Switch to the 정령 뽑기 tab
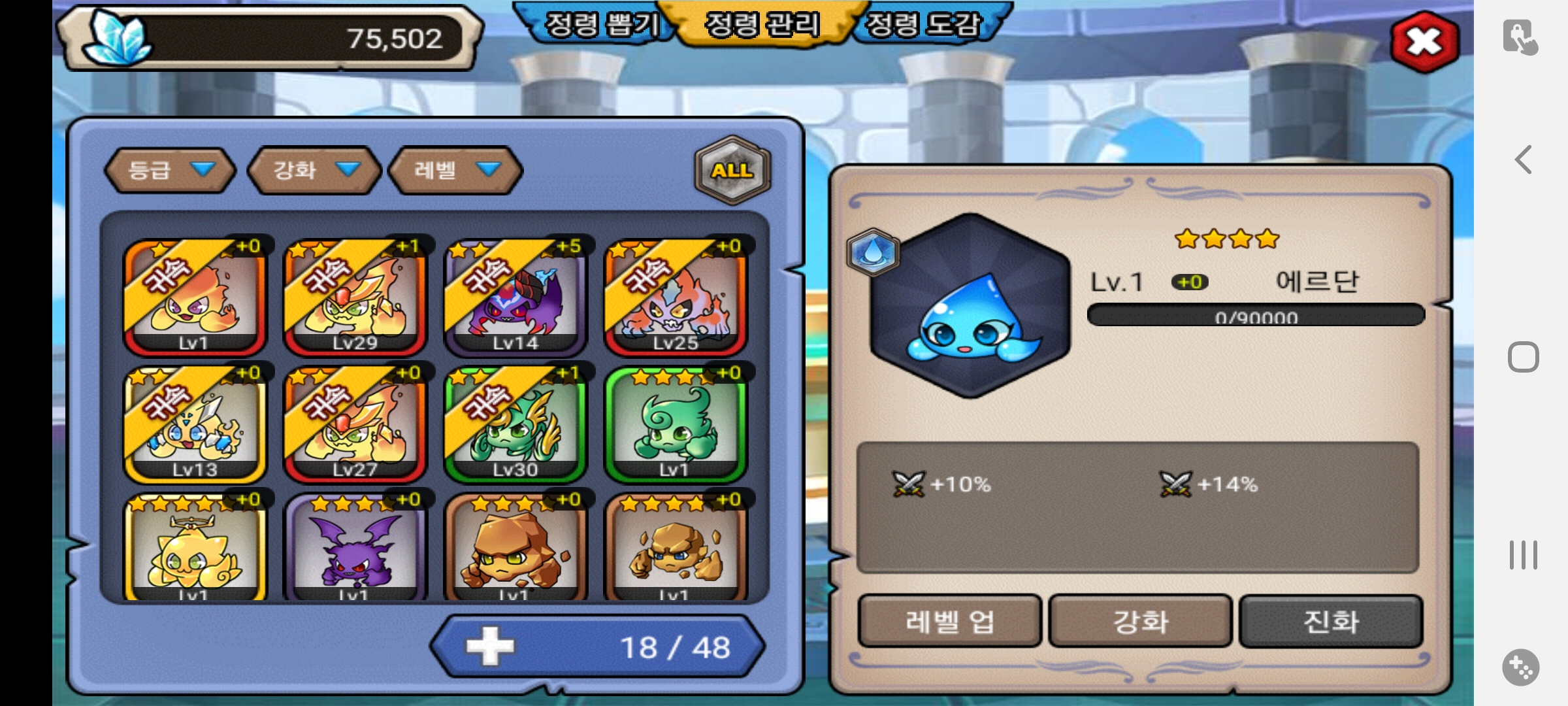The height and width of the screenshot is (706, 1568). pyautogui.click(x=601, y=25)
